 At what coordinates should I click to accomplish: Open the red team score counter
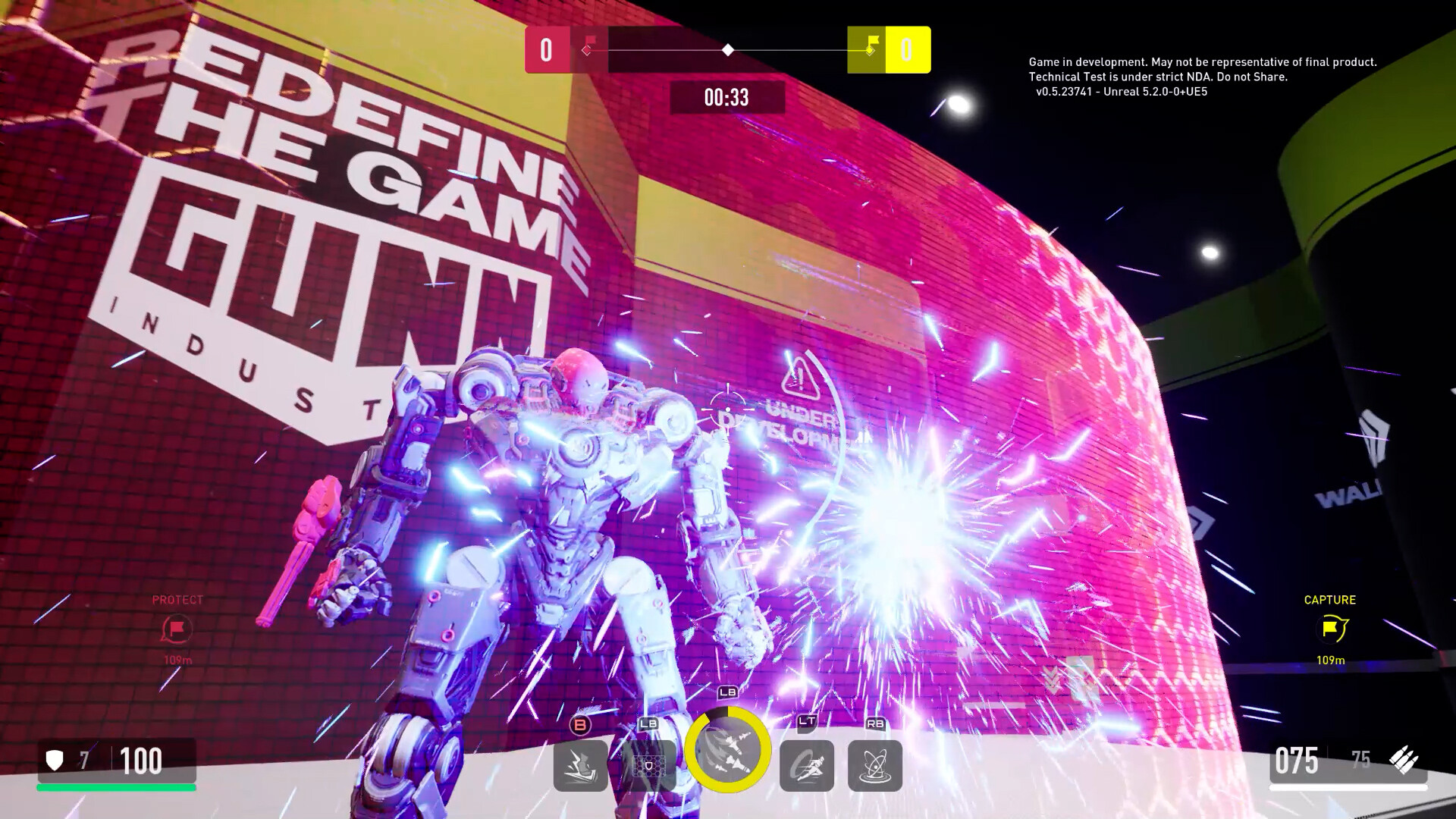click(x=548, y=49)
